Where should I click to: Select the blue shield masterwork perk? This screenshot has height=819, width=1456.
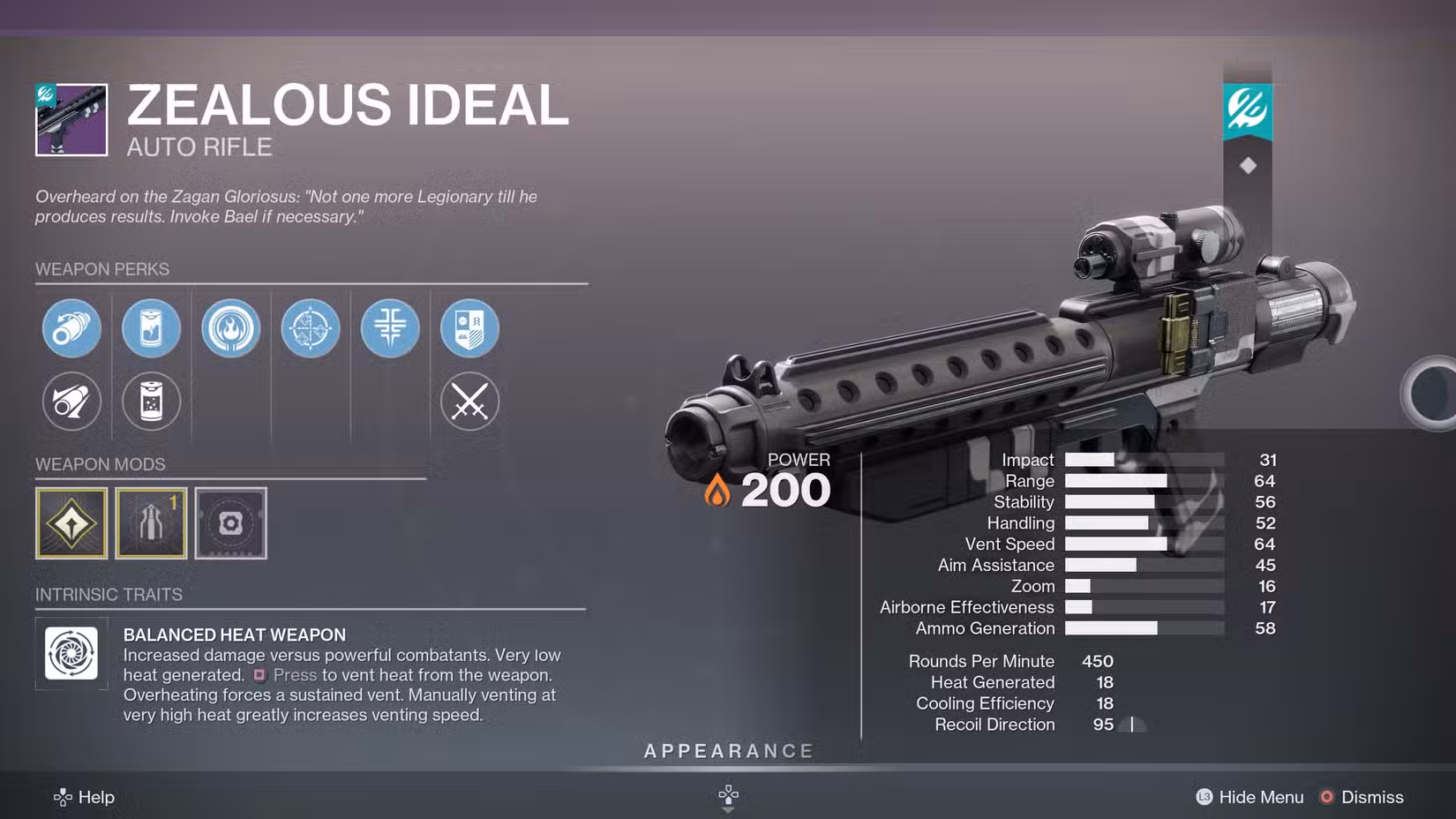pyautogui.click(x=469, y=328)
